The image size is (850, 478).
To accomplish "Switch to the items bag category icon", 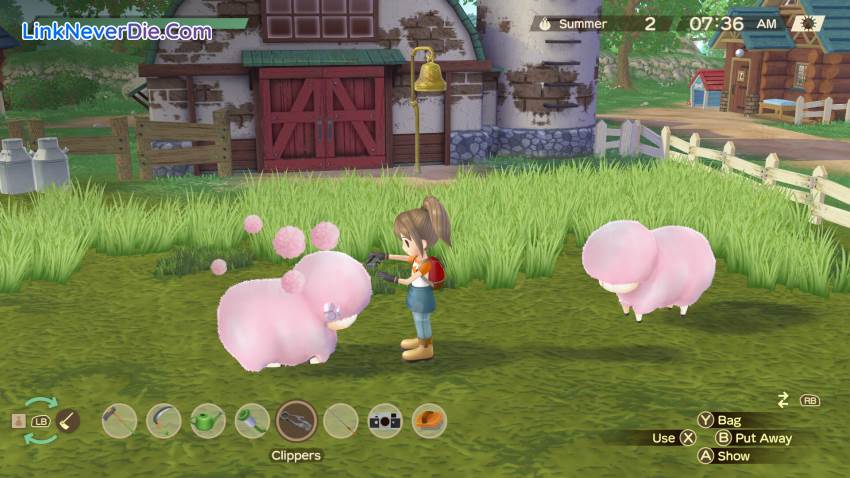I will pos(18,421).
